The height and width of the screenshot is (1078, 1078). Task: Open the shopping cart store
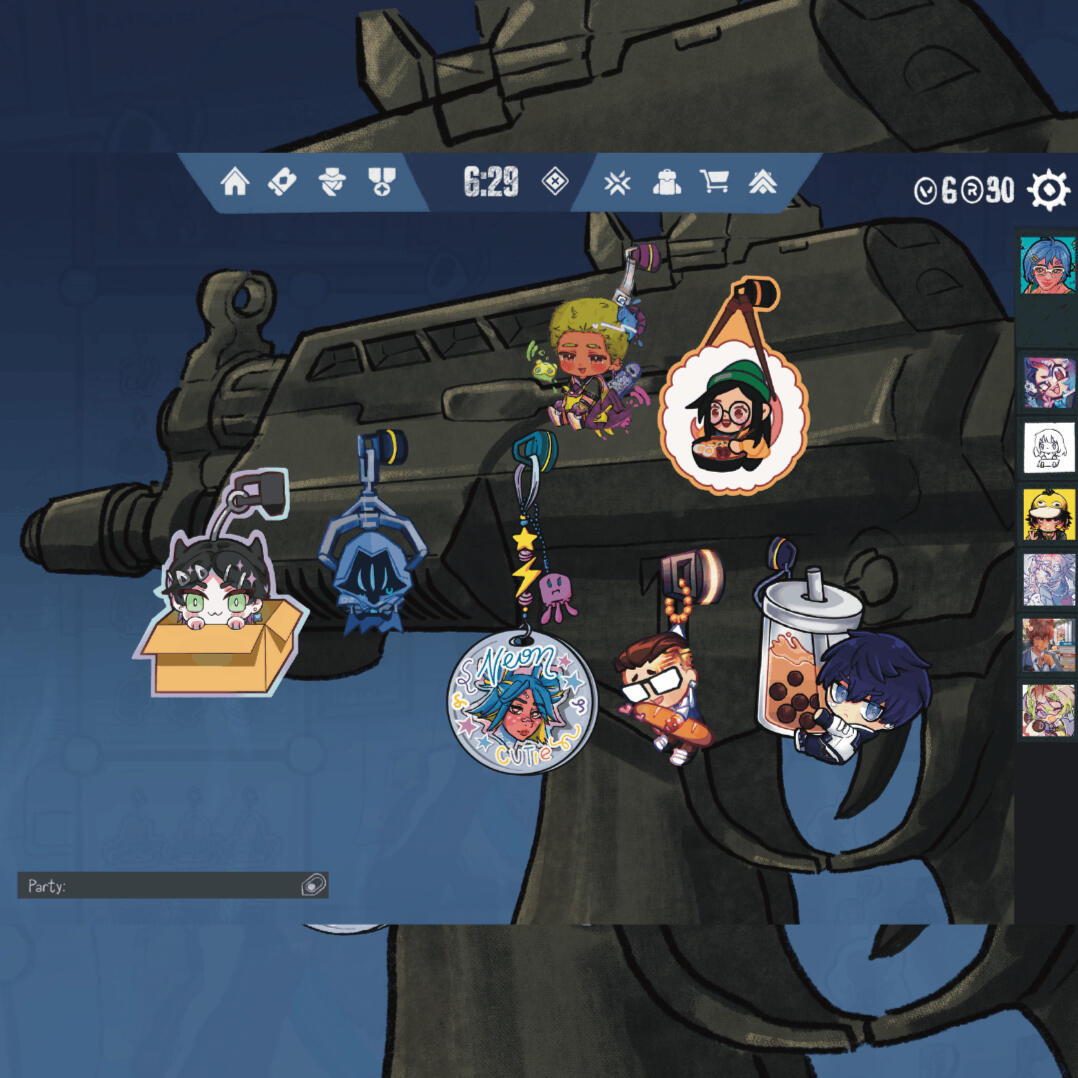click(714, 182)
